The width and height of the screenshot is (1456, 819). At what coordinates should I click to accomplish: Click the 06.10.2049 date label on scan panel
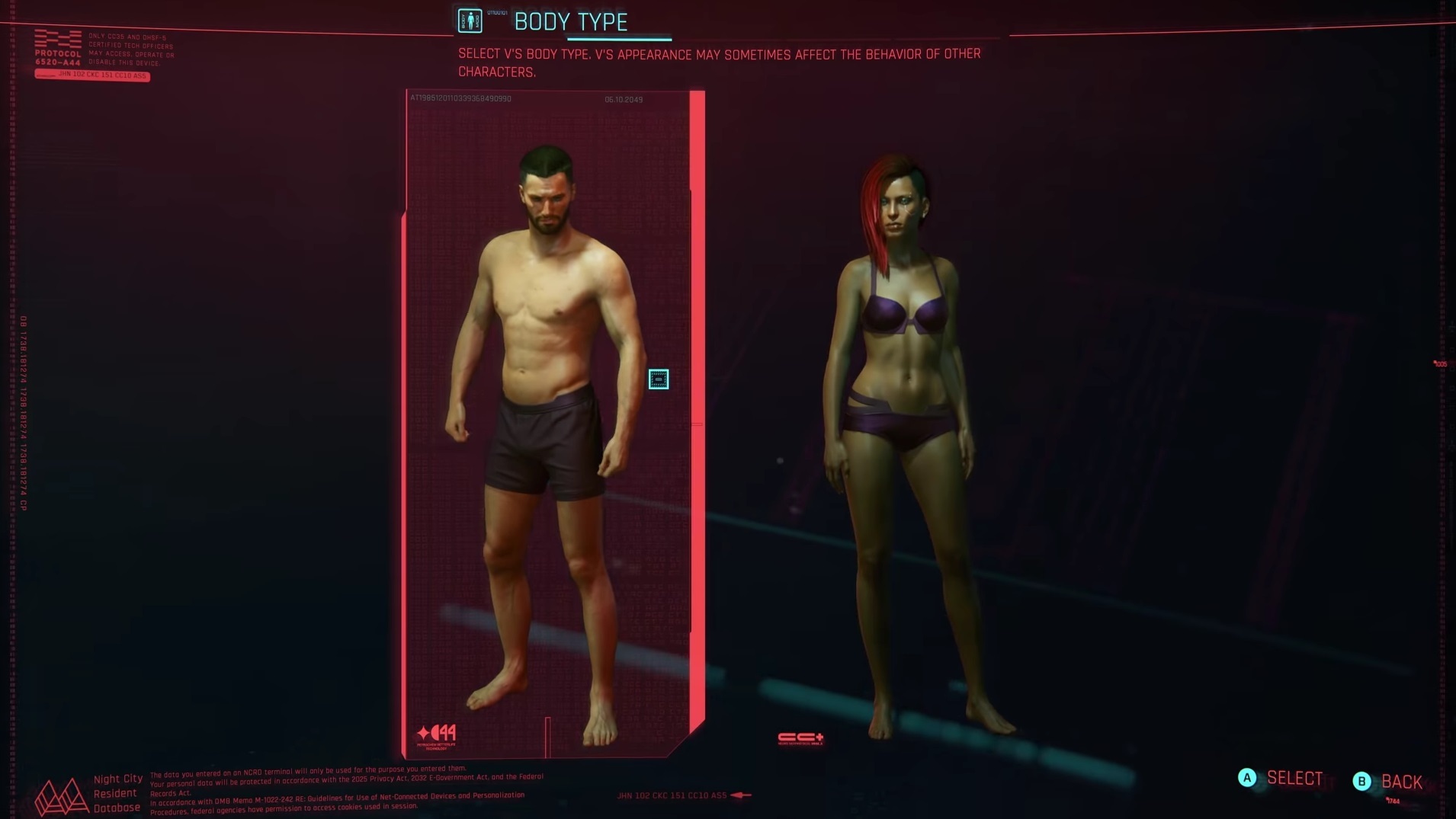pyautogui.click(x=624, y=100)
